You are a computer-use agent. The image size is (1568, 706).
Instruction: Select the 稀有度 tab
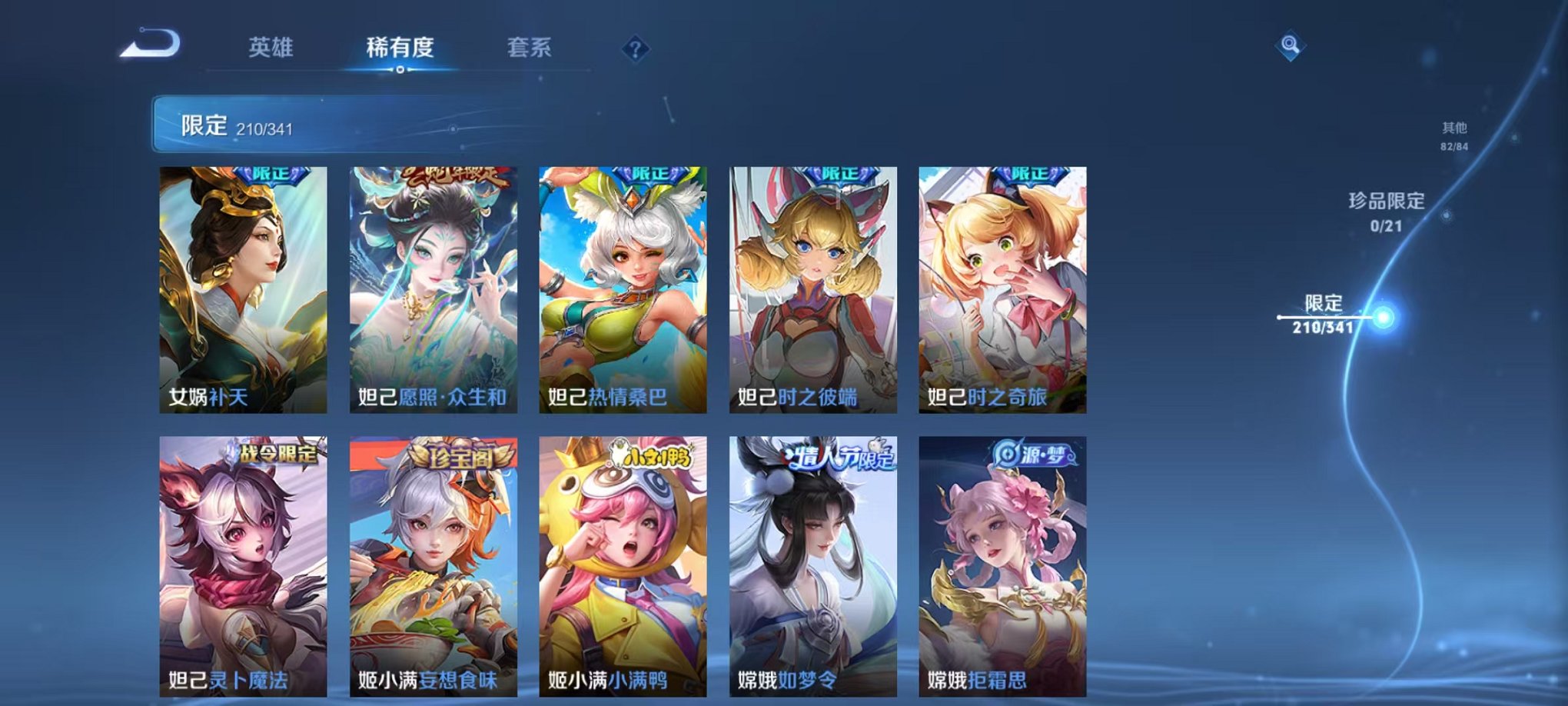400,48
